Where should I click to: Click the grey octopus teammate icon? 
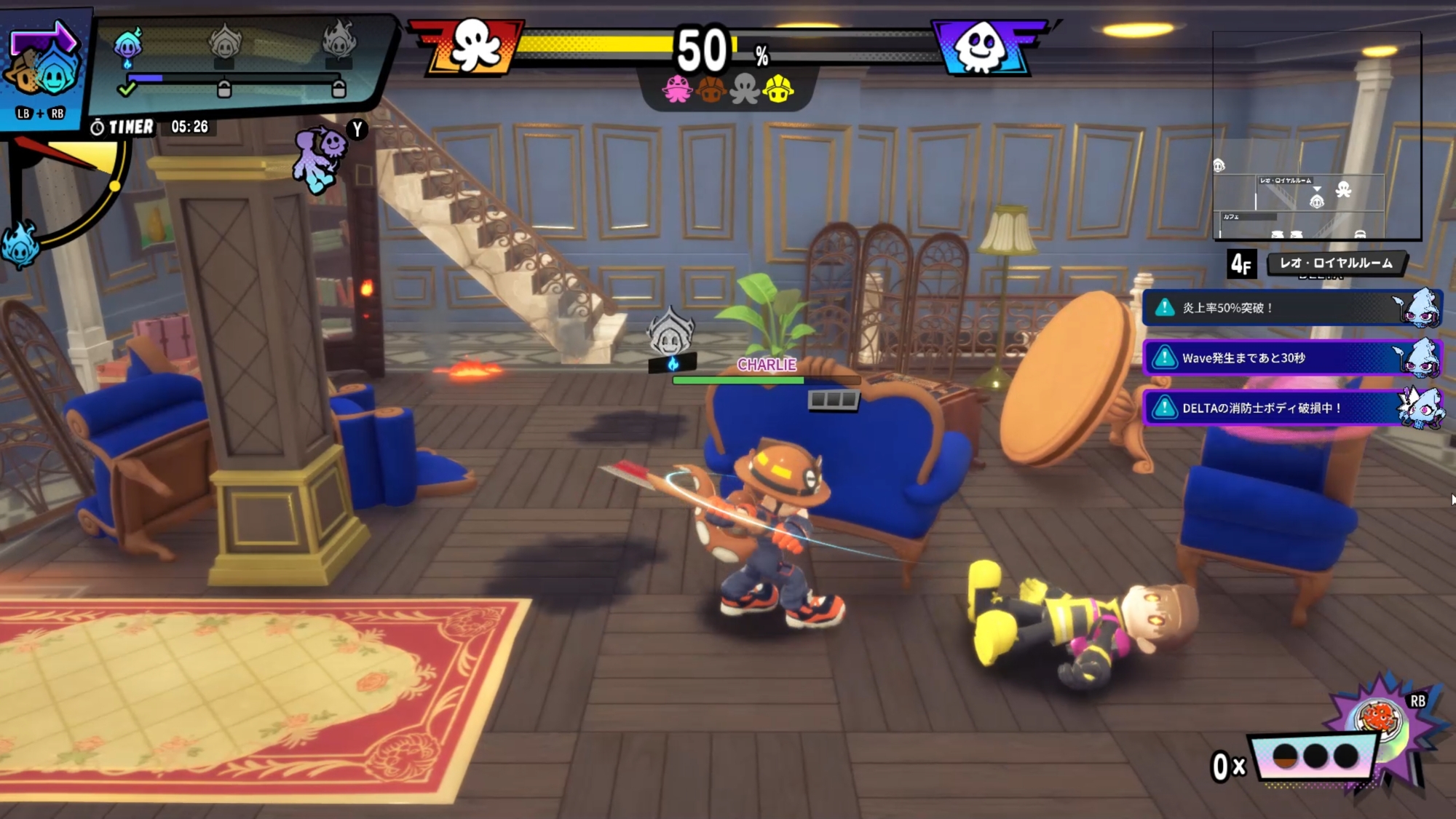745,90
